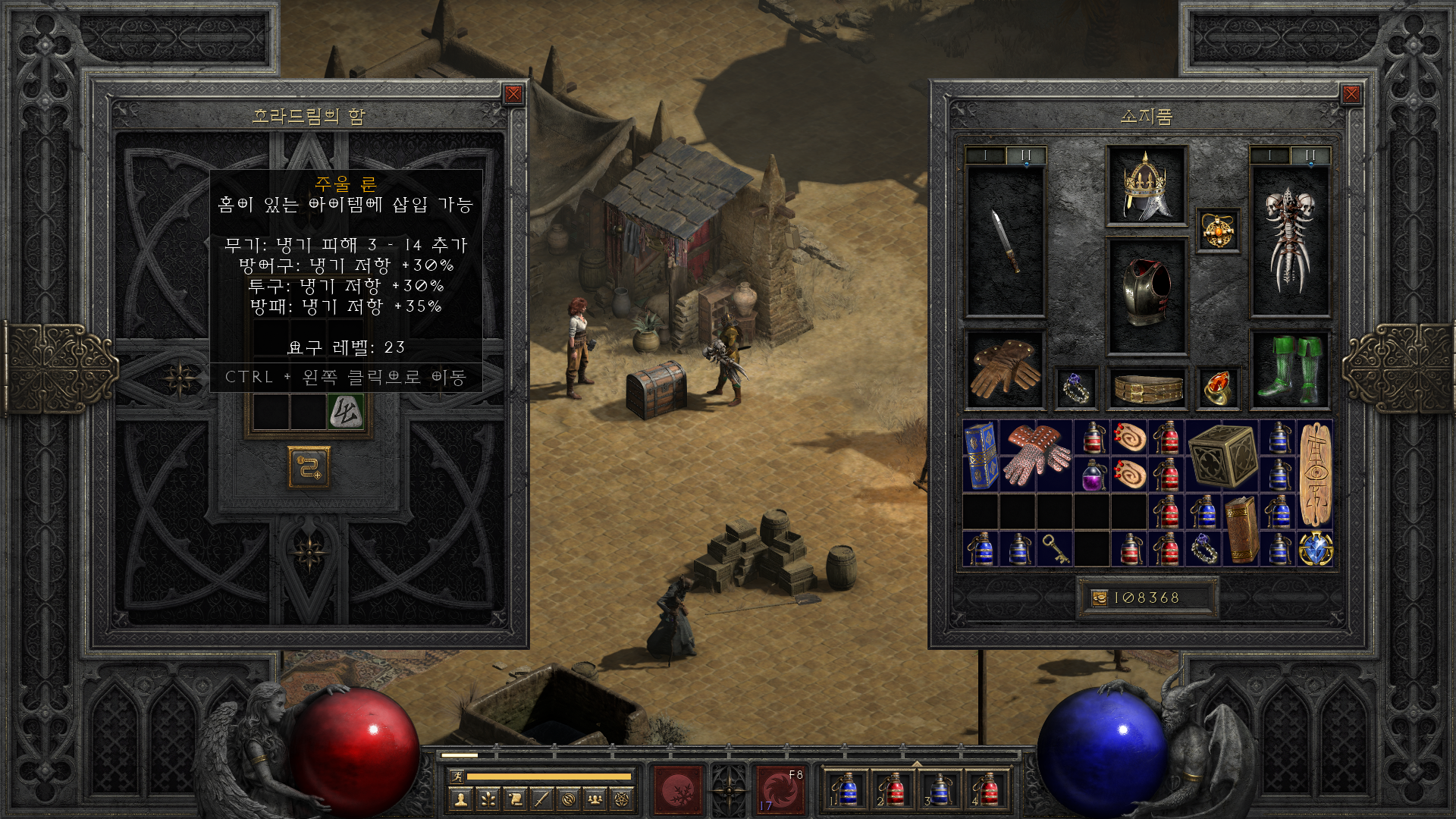Select the right skill button marked F8
Screen dimensions: 1456x819
780,790
